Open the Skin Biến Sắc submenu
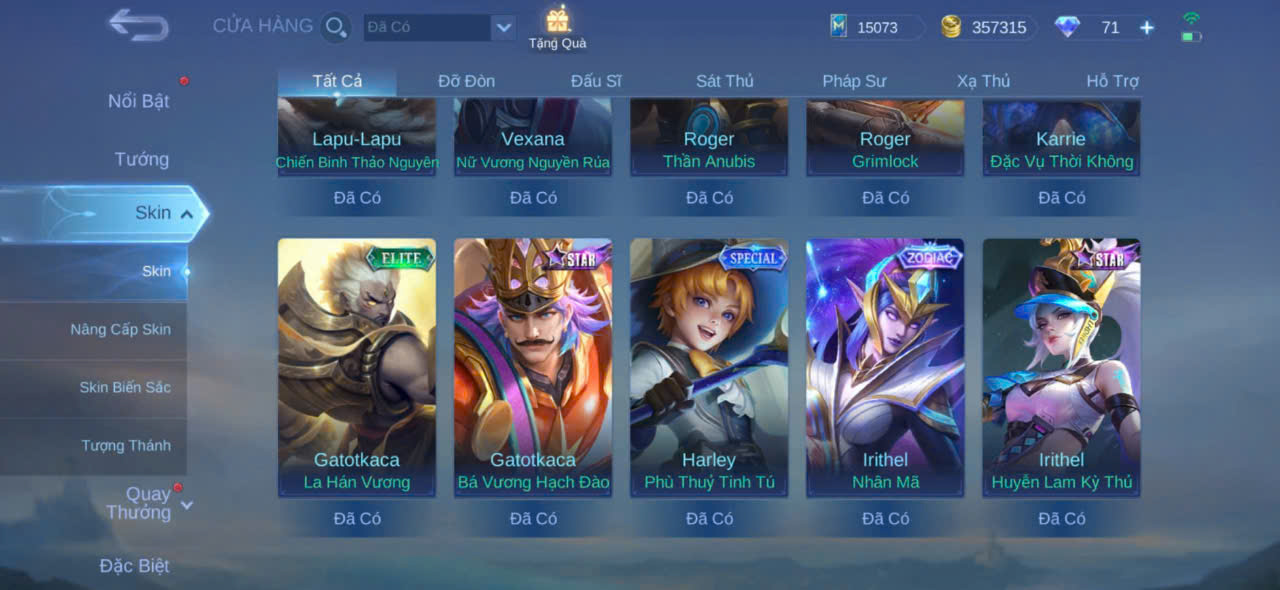 tap(125, 387)
